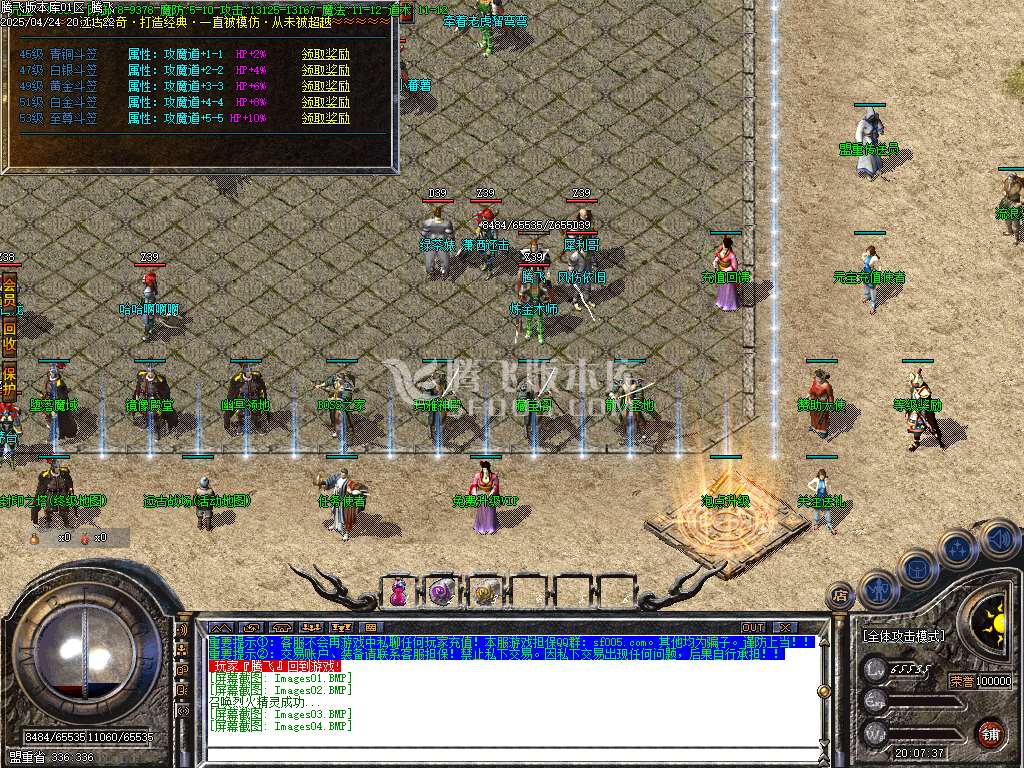This screenshot has height=768, width=1024.
Task: Claim the 49级 黄金斗笠 reward link
Action: coord(325,87)
